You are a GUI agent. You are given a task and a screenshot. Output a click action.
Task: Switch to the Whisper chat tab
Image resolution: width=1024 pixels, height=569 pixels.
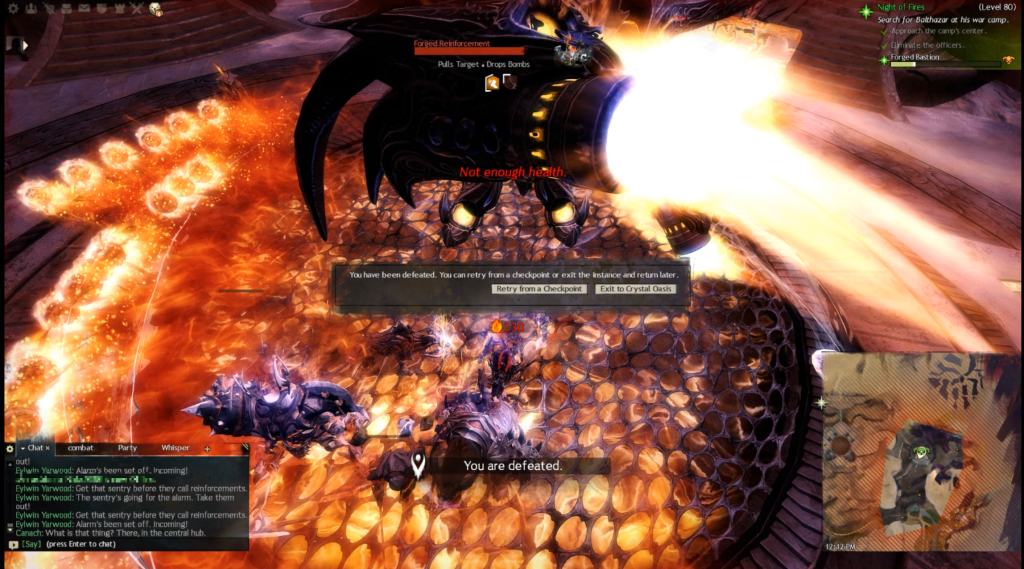pos(175,448)
